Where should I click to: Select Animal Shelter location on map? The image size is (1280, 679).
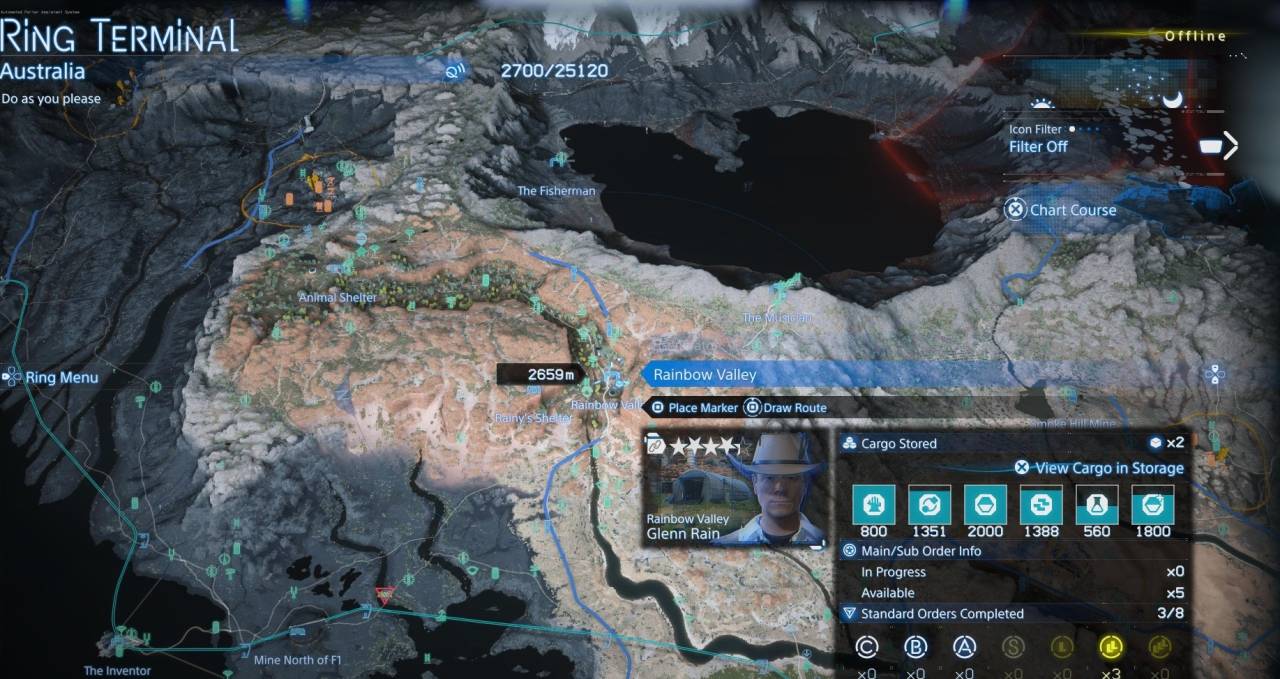[x=338, y=297]
